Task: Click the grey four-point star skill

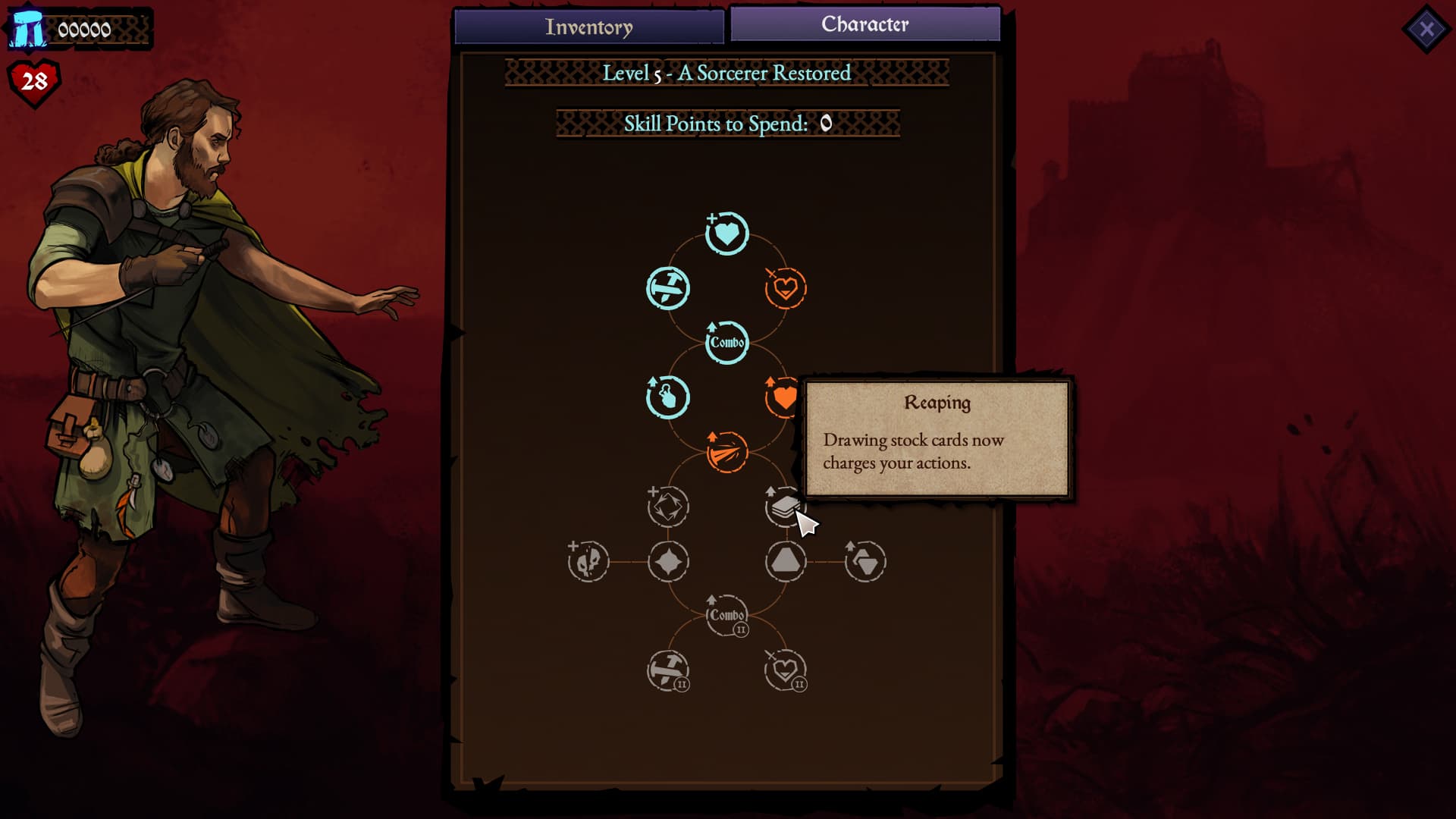Action: [667, 561]
